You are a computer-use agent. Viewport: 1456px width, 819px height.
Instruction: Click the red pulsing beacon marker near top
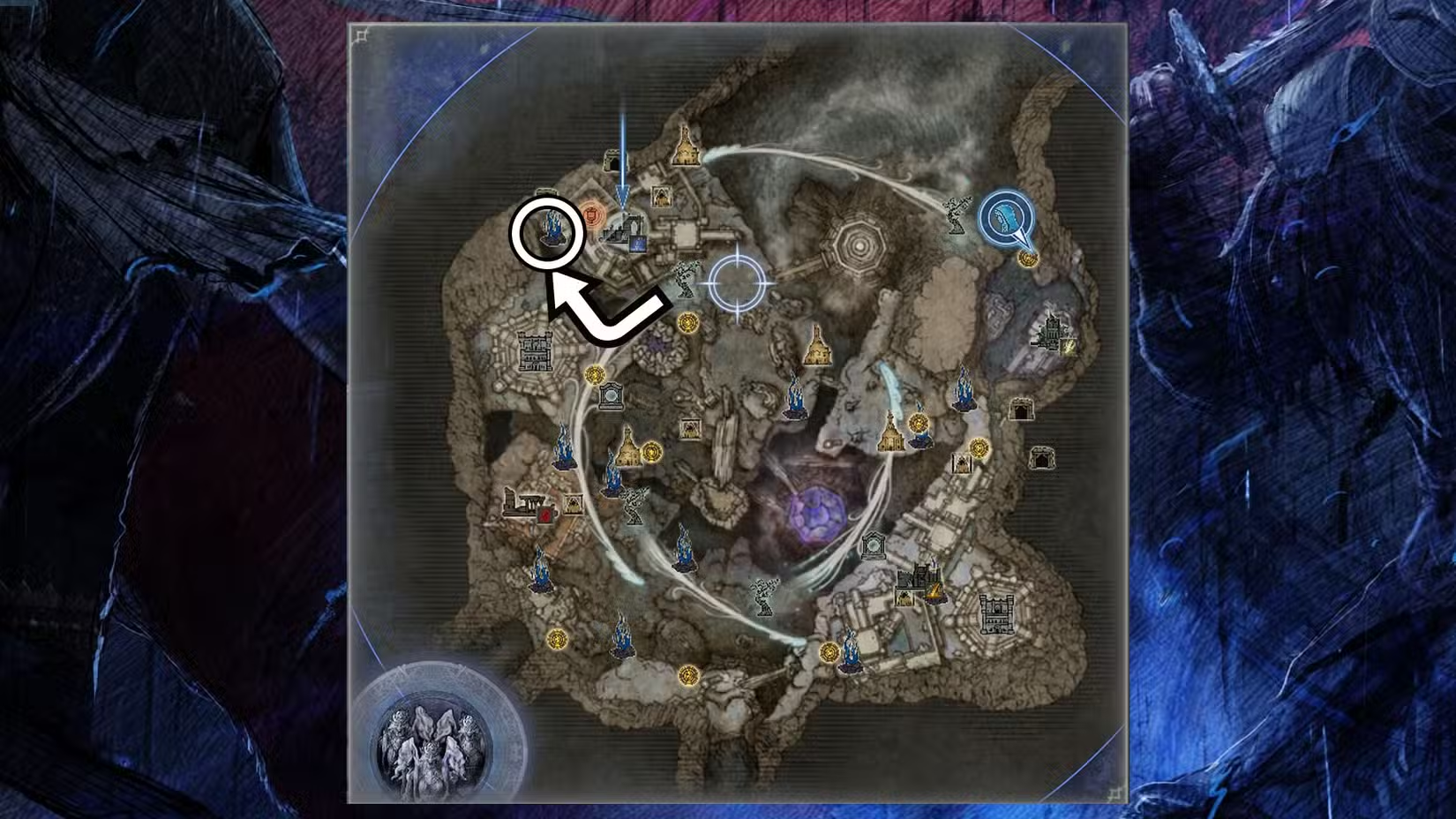click(x=593, y=214)
